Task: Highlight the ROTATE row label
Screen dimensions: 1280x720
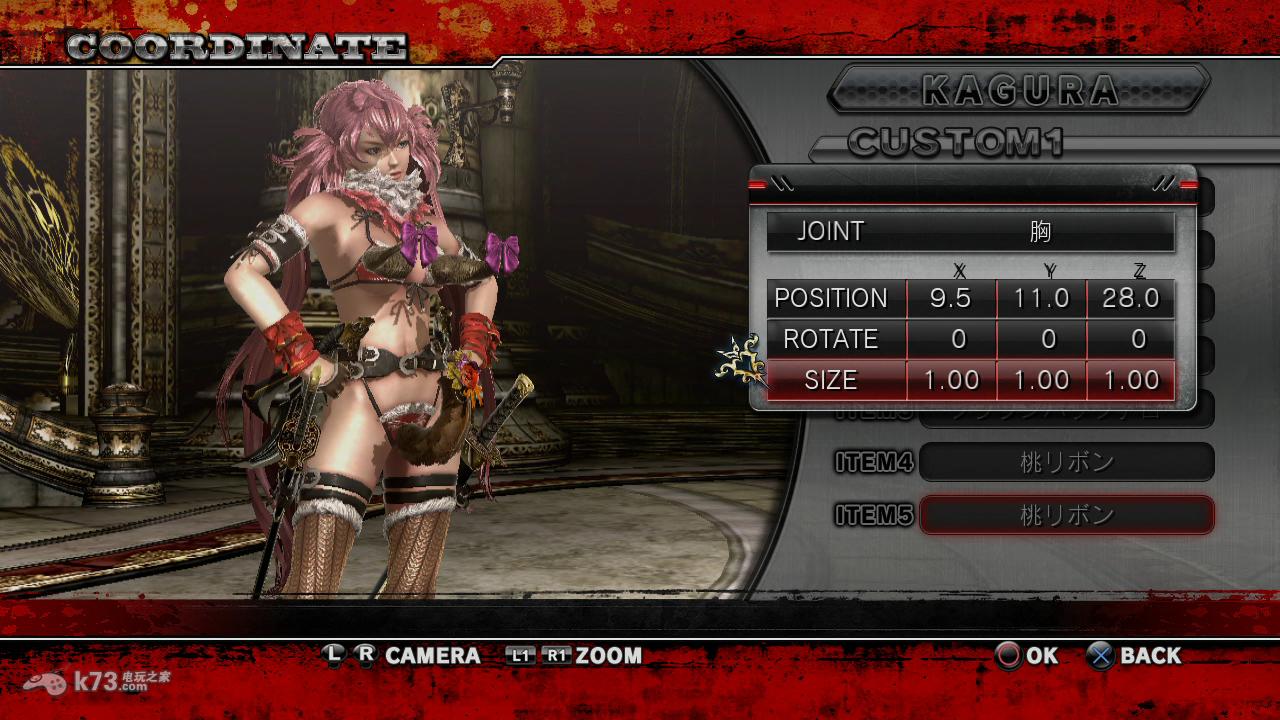Action: pos(831,340)
